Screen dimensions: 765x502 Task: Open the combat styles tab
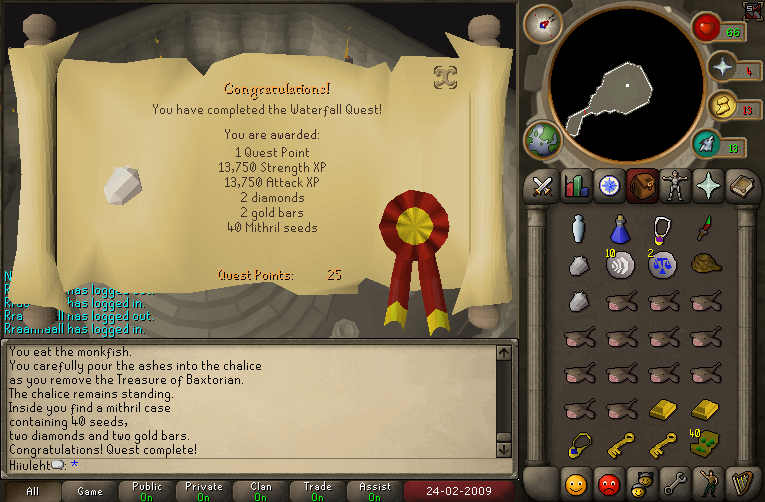pyautogui.click(x=542, y=185)
